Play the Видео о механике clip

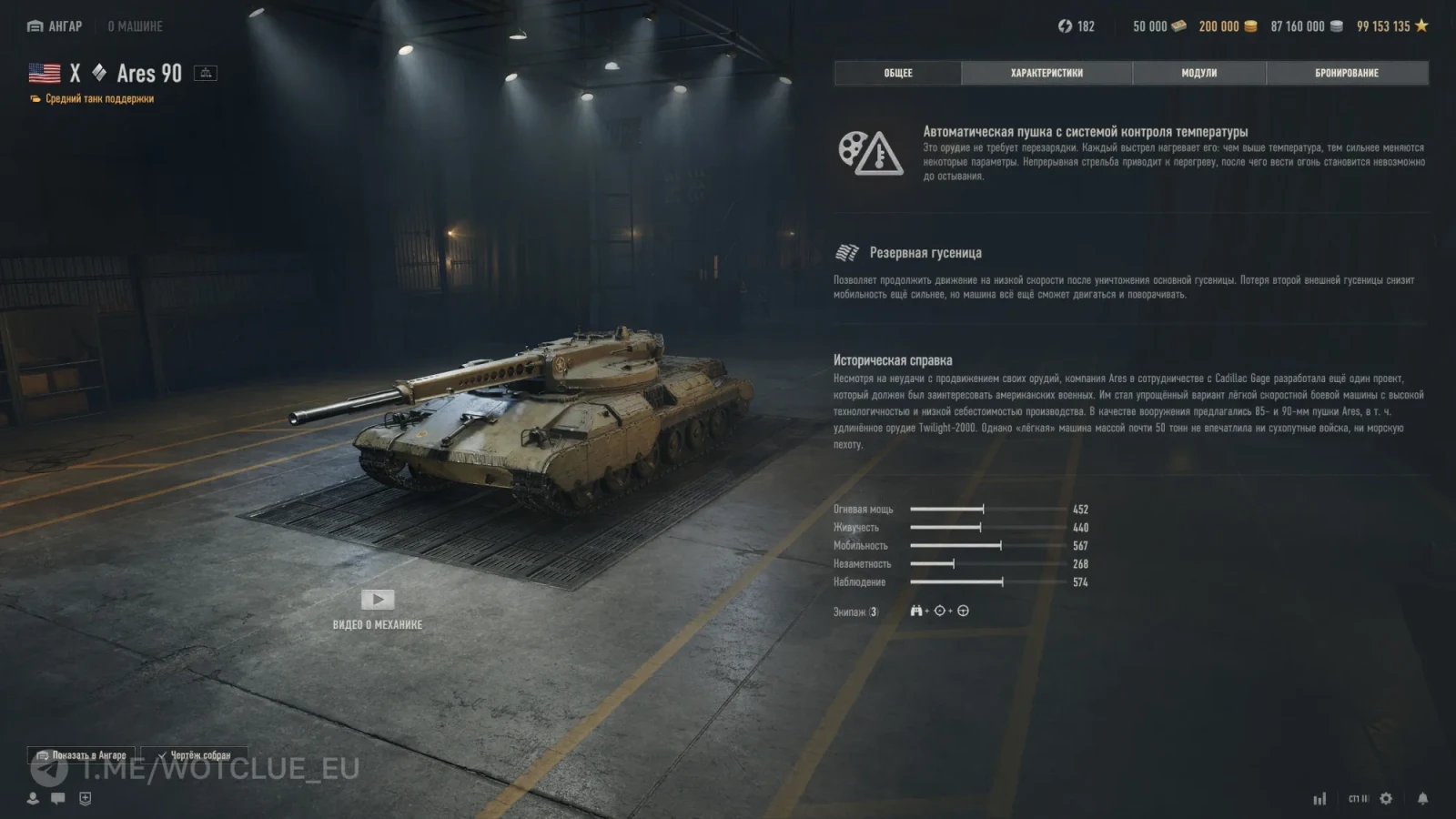pos(378,600)
